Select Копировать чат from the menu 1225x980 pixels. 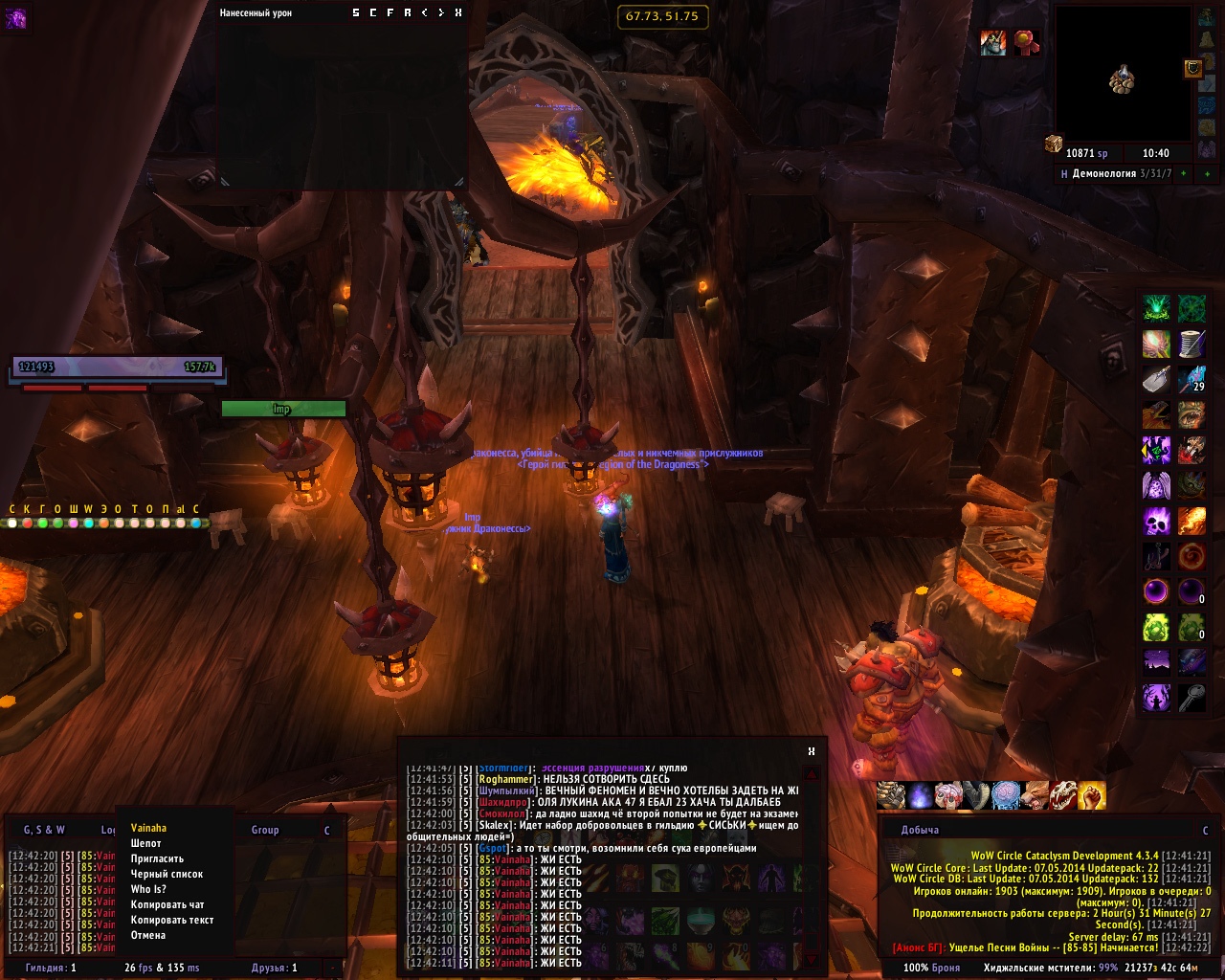coord(167,904)
